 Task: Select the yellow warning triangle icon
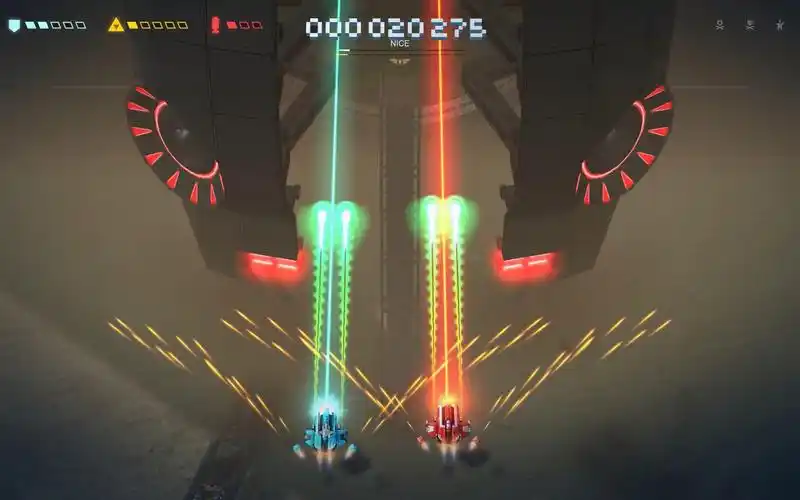[116, 25]
